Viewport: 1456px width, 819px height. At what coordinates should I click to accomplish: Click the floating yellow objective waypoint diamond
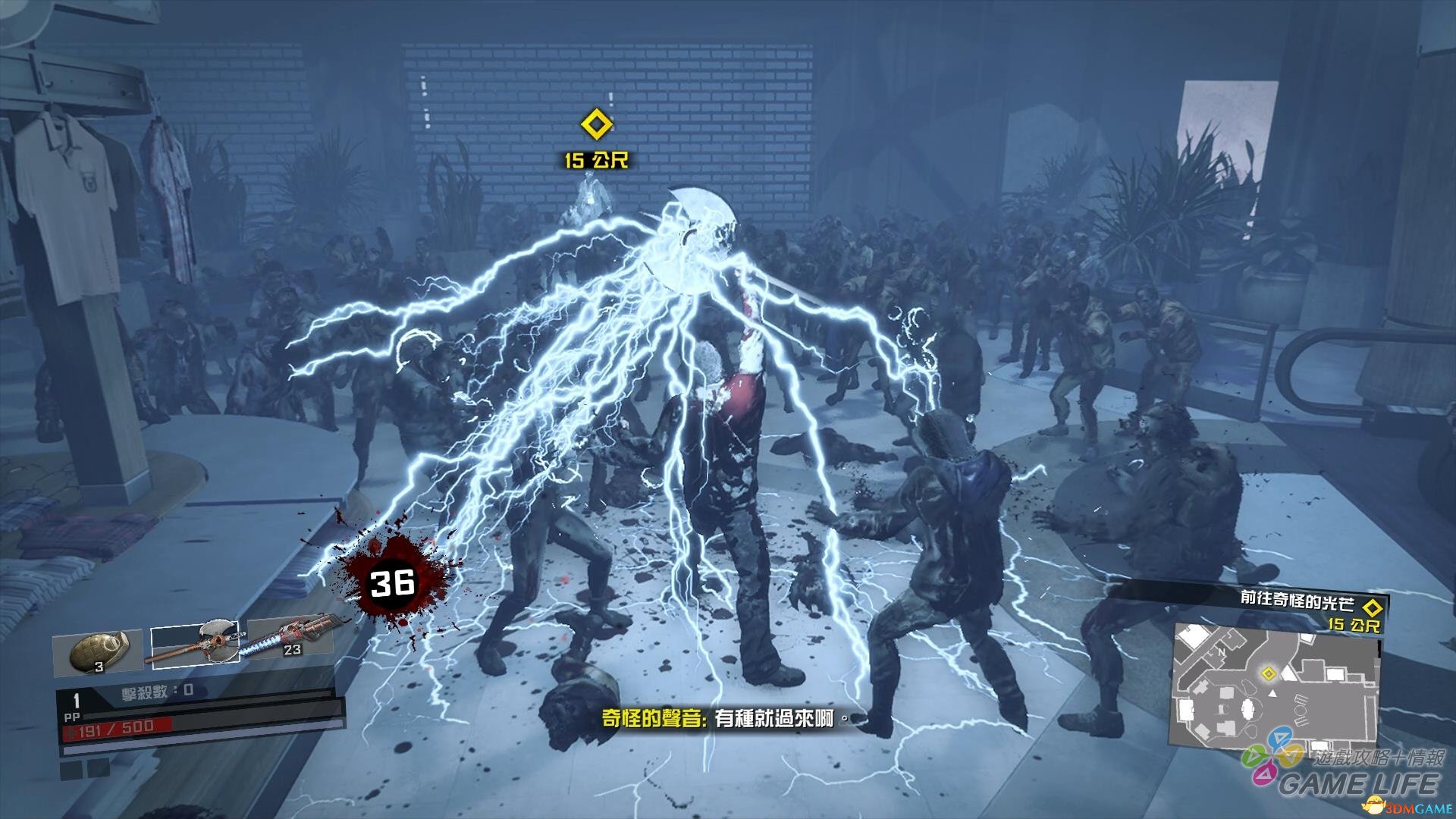tap(596, 125)
